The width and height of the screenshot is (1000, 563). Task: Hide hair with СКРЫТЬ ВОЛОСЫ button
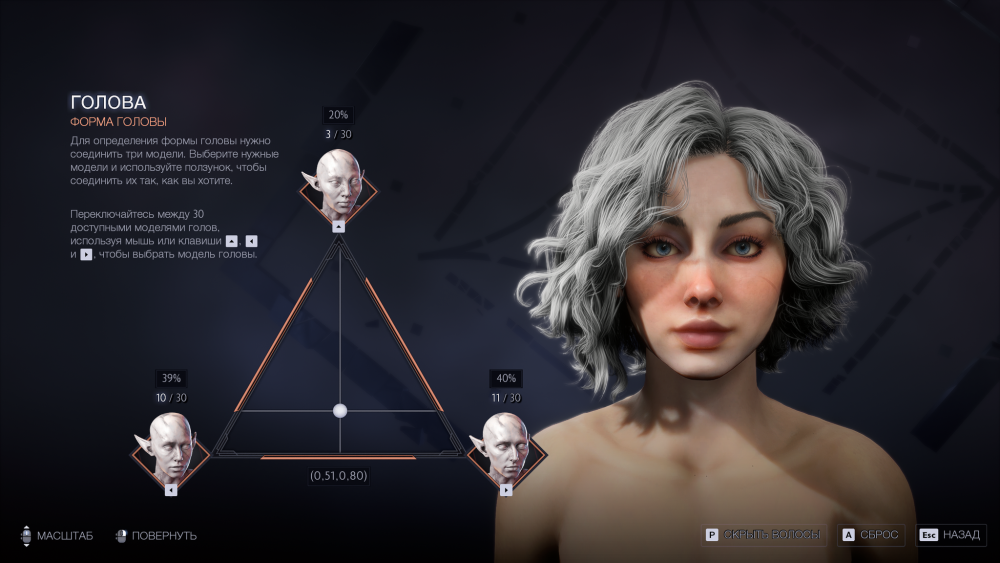[x=764, y=535]
